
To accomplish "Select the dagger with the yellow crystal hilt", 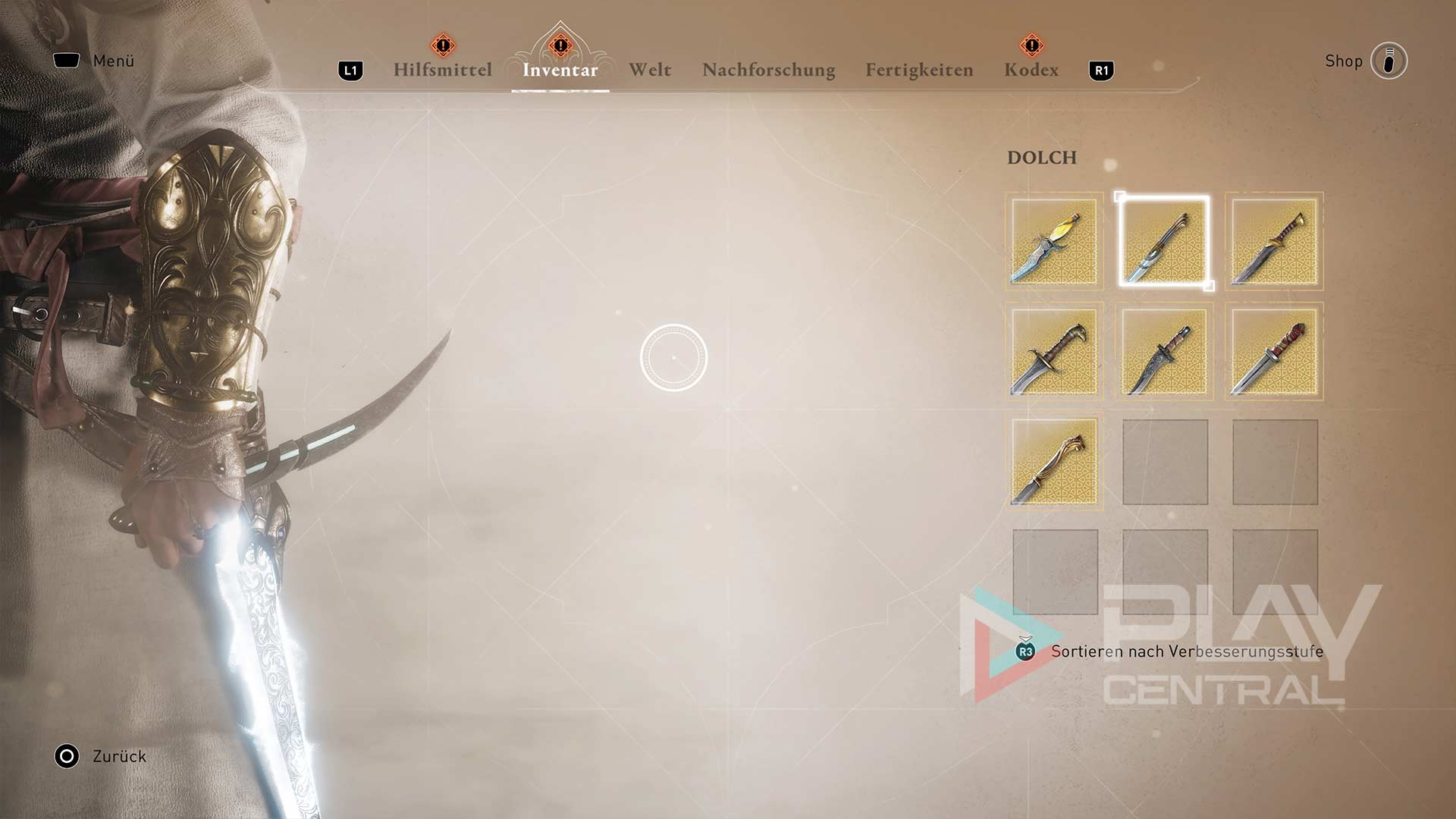I will pyautogui.click(x=1054, y=242).
